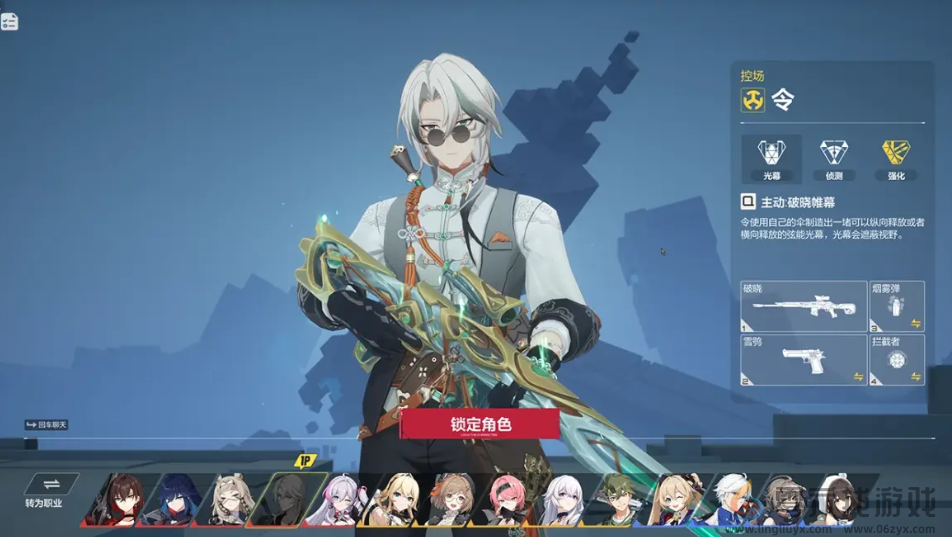Viewport: 952px width, 537px height.
Task: Select the 光幕 skill tab
Action: point(771,159)
